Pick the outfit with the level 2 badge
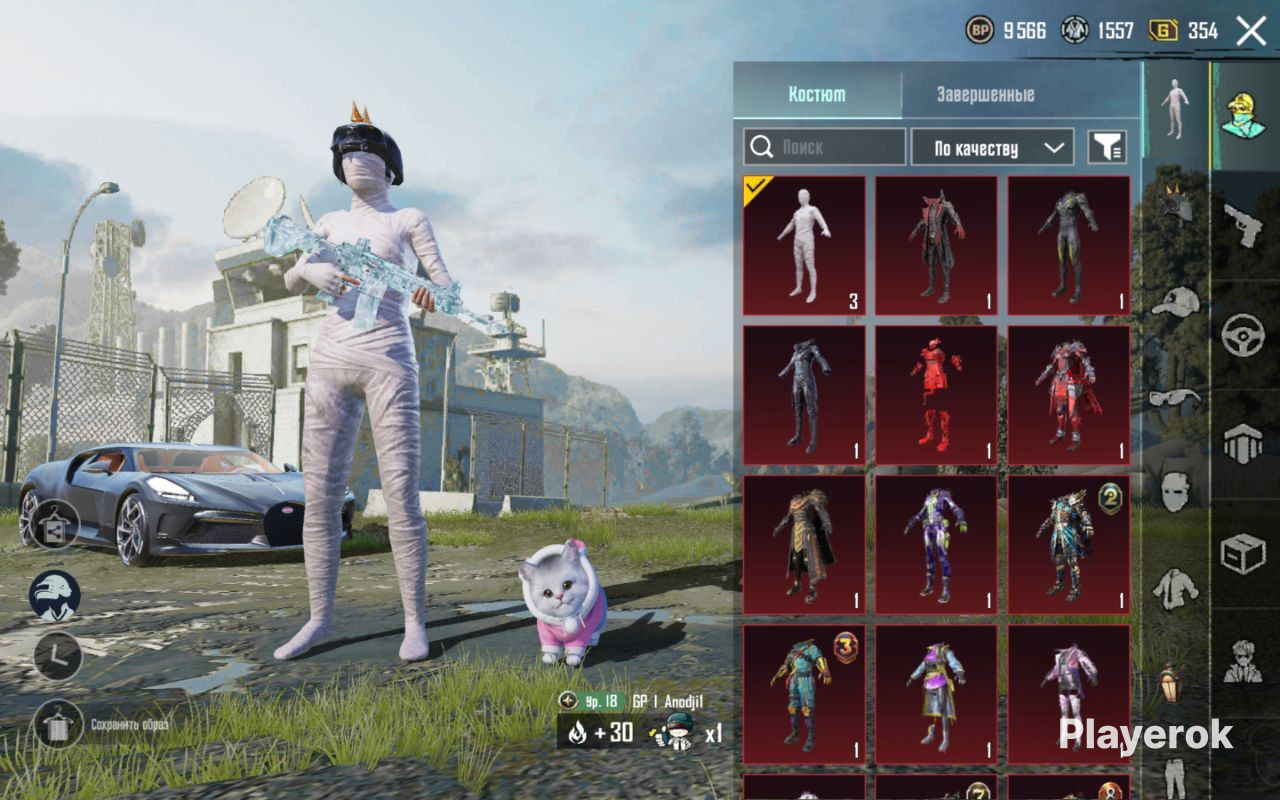 pyautogui.click(x=1068, y=545)
